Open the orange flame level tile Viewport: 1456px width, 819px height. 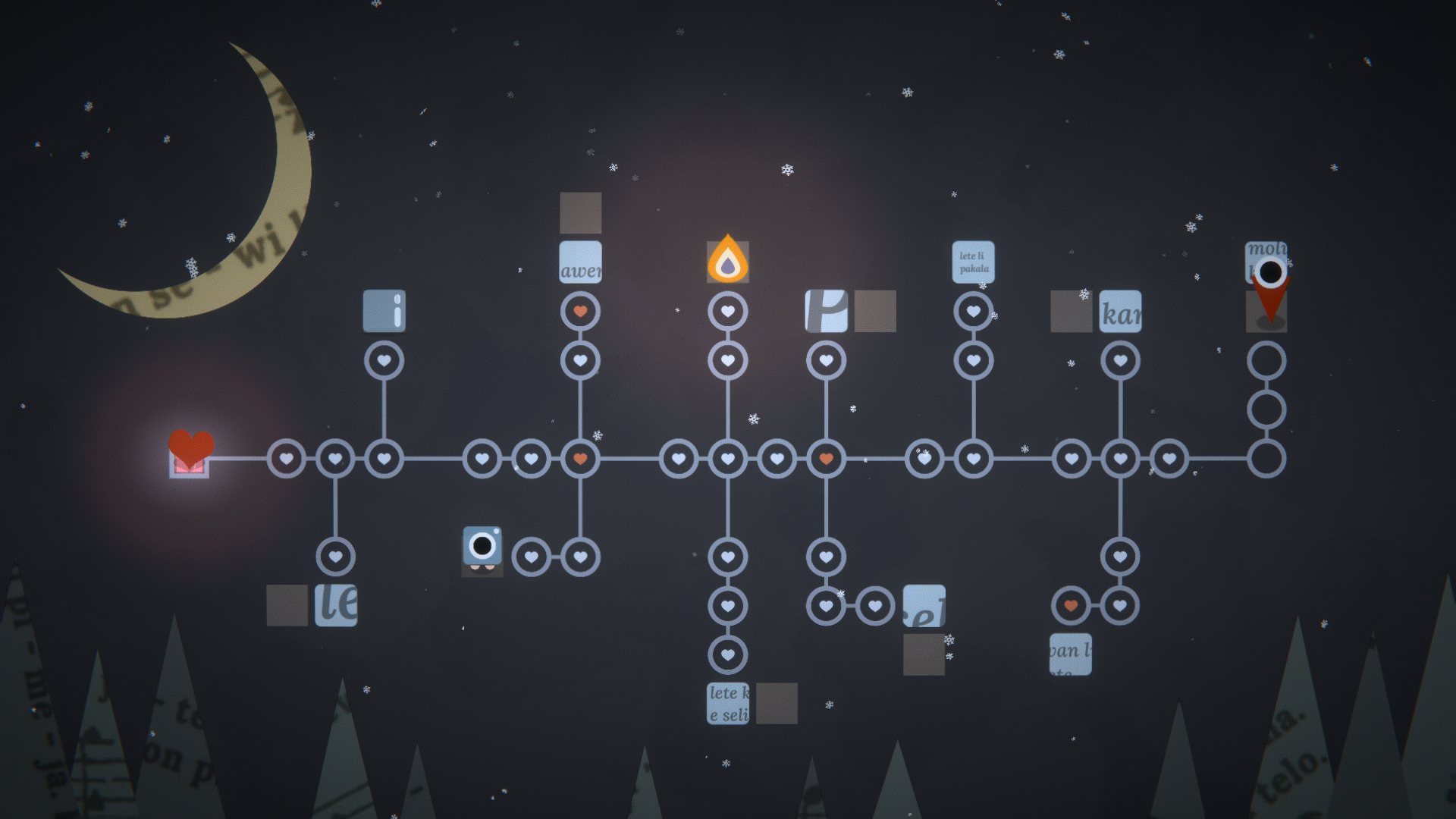(728, 262)
